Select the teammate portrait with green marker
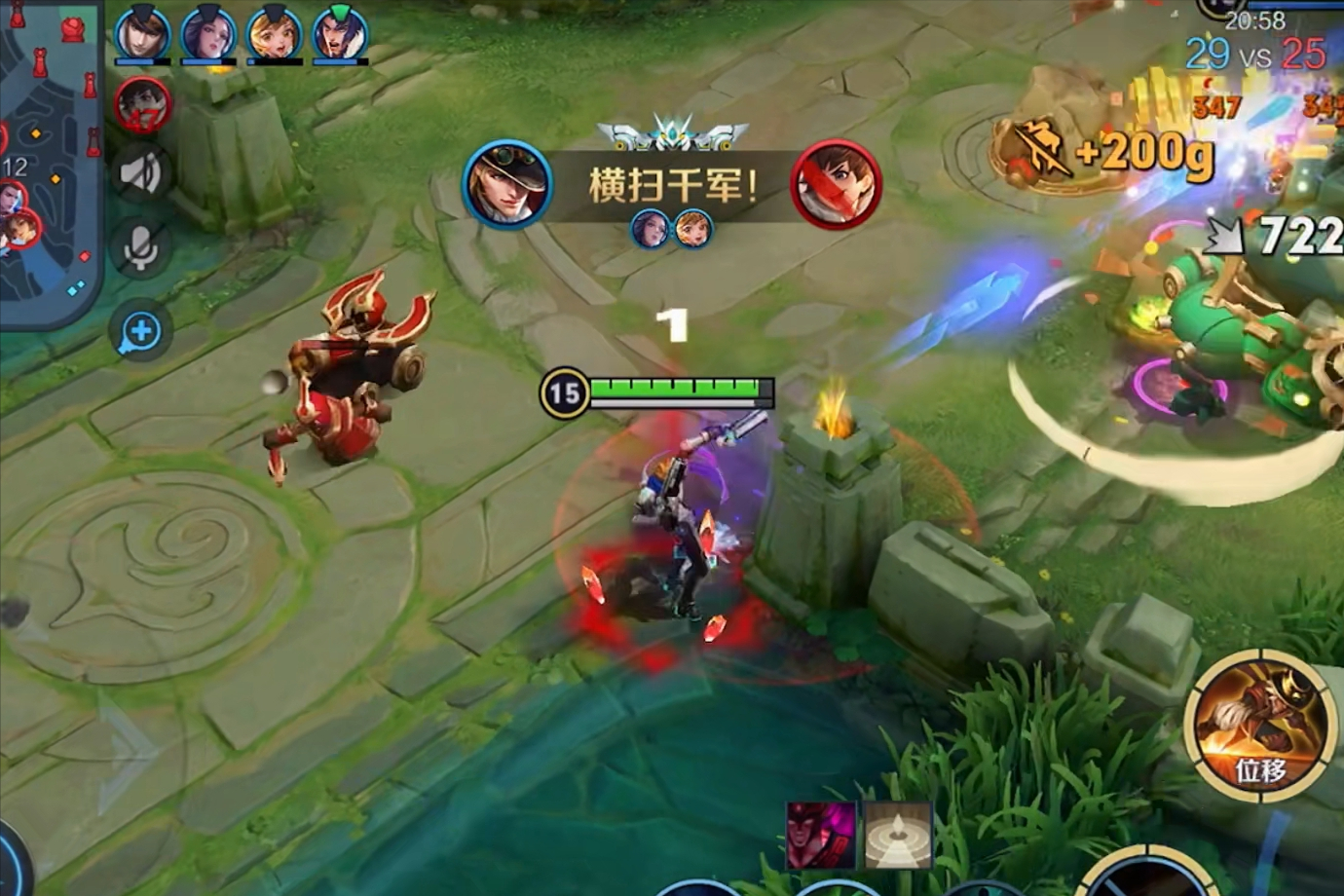This screenshot has width=1344, height=896. click(339, 34)
